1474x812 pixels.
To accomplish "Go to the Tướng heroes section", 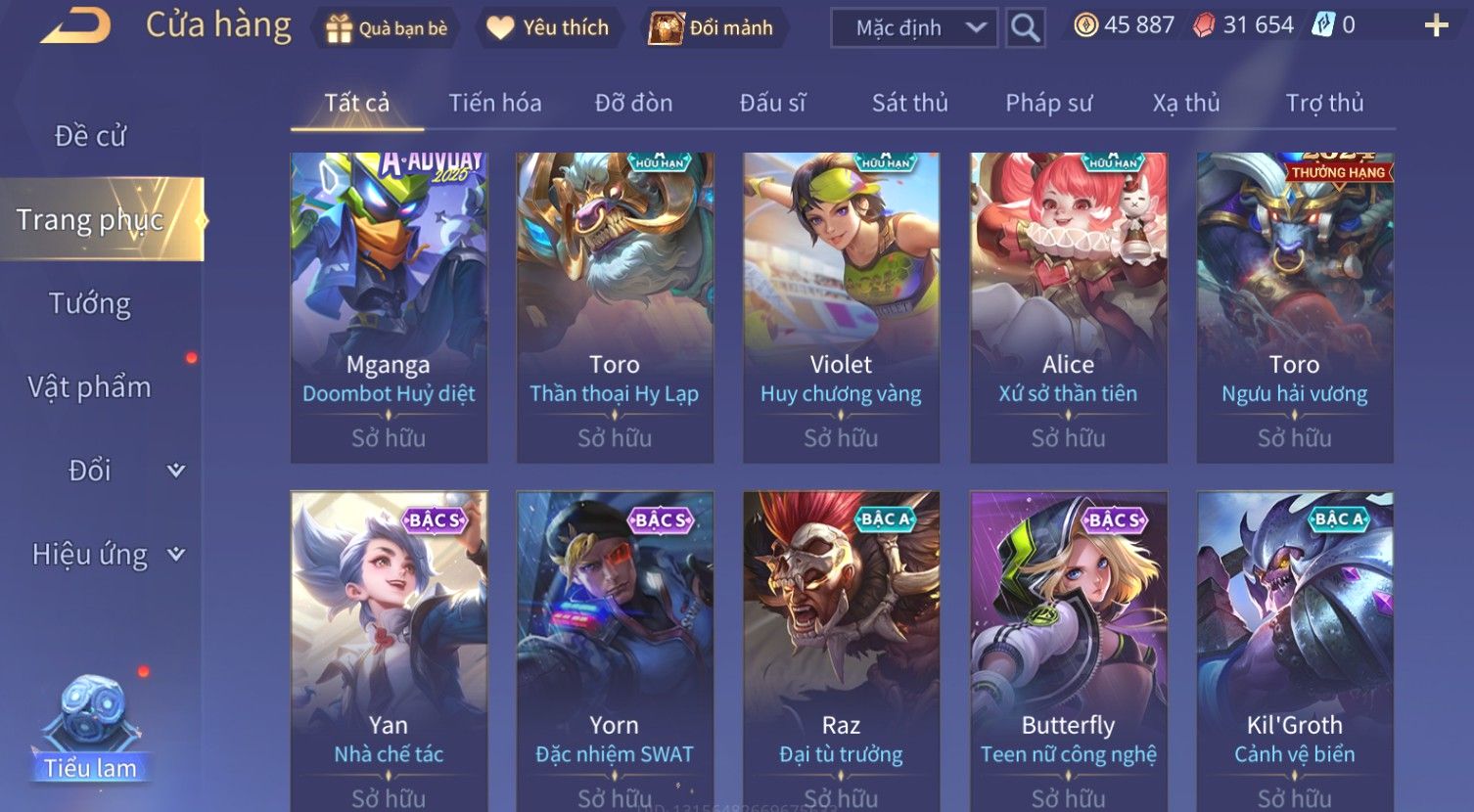I will click(x=90, y=304).
